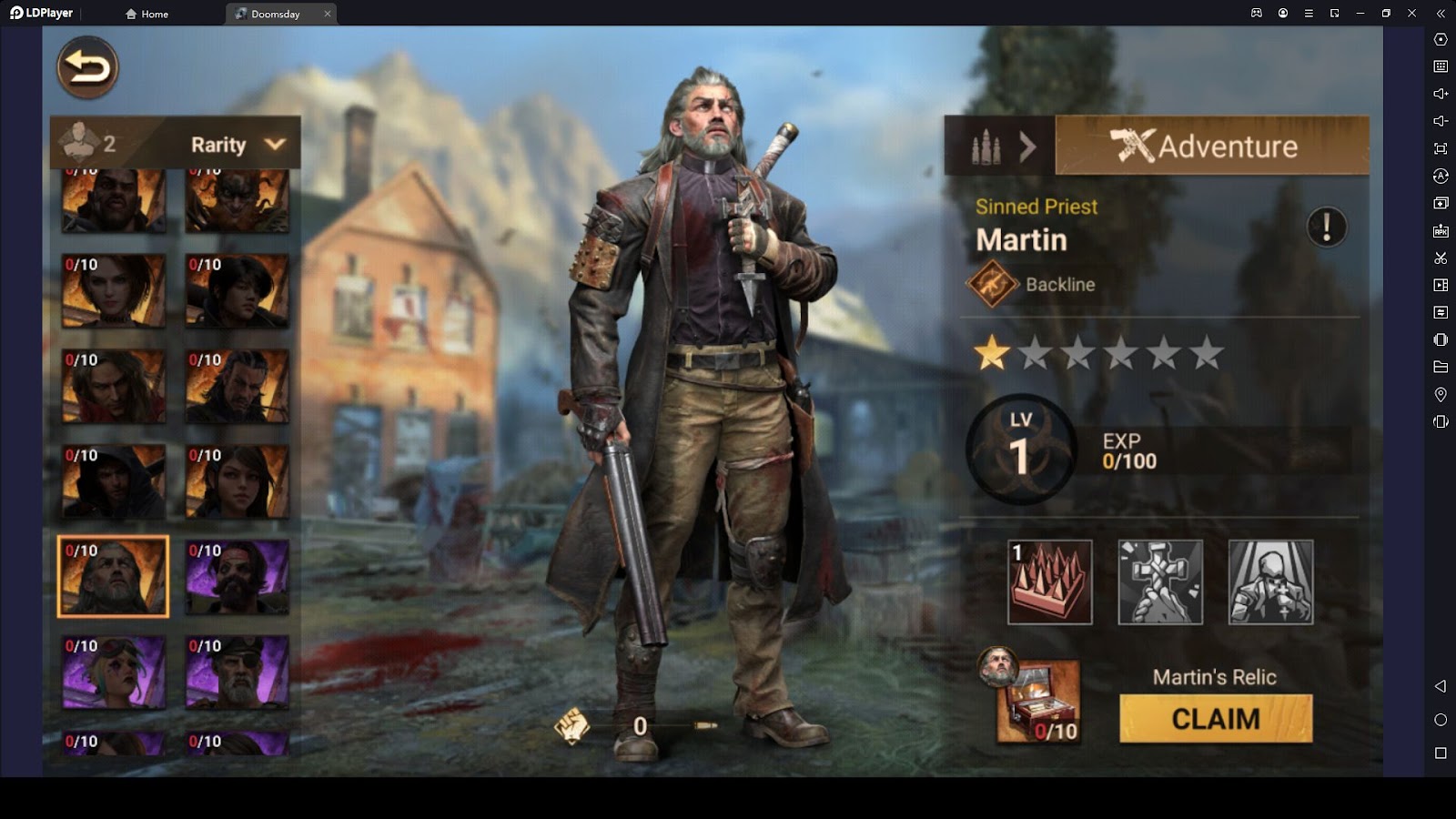Claim Martin's Relic
The height and width of the screenshot is (819, 1456).
coord(1216,719)
